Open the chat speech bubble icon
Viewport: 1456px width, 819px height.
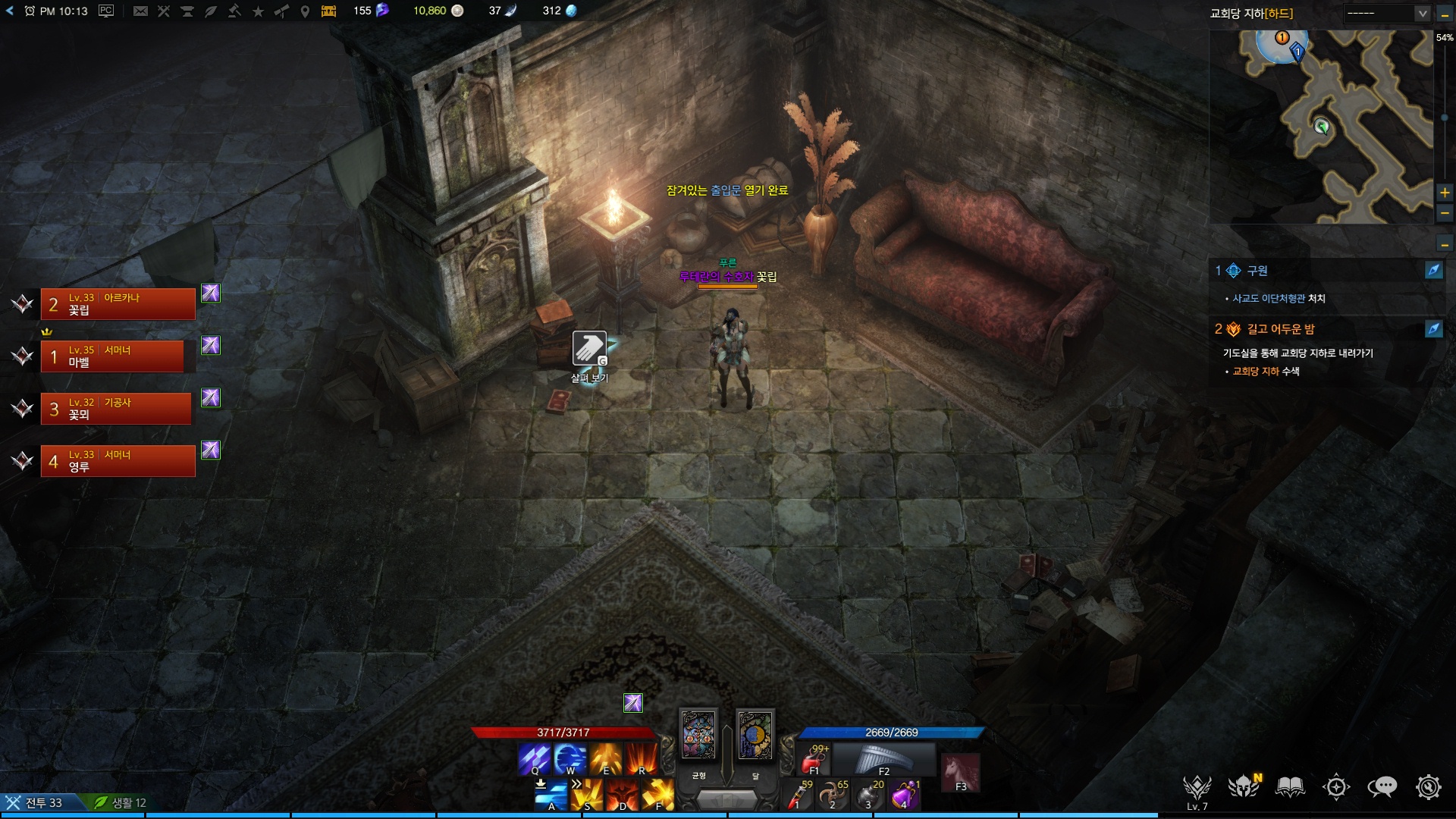(1382, 787)
